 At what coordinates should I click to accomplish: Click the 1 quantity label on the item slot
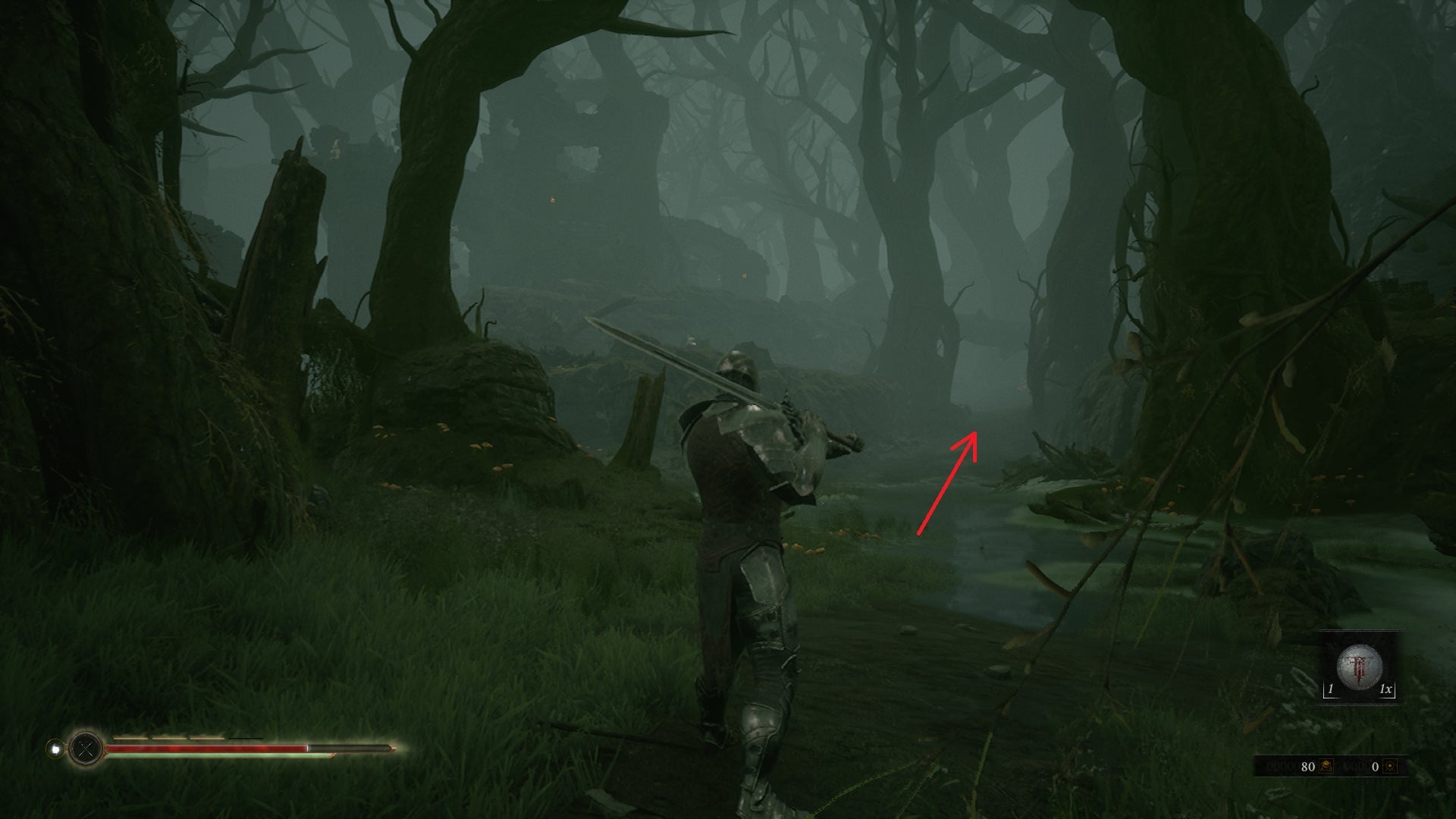pos(1330,689)
